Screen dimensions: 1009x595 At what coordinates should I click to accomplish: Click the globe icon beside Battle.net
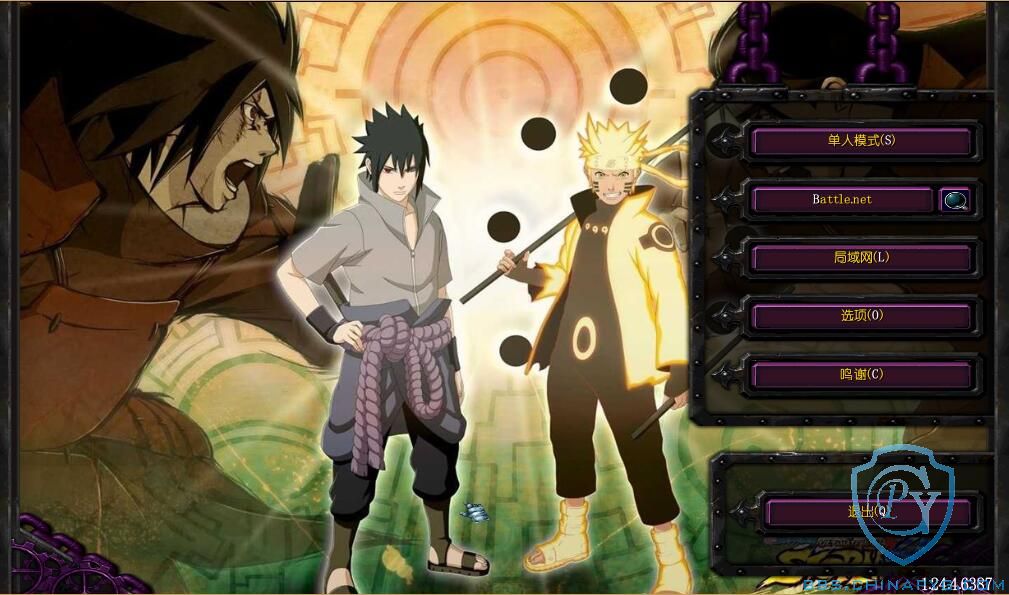tap(955, 200)
